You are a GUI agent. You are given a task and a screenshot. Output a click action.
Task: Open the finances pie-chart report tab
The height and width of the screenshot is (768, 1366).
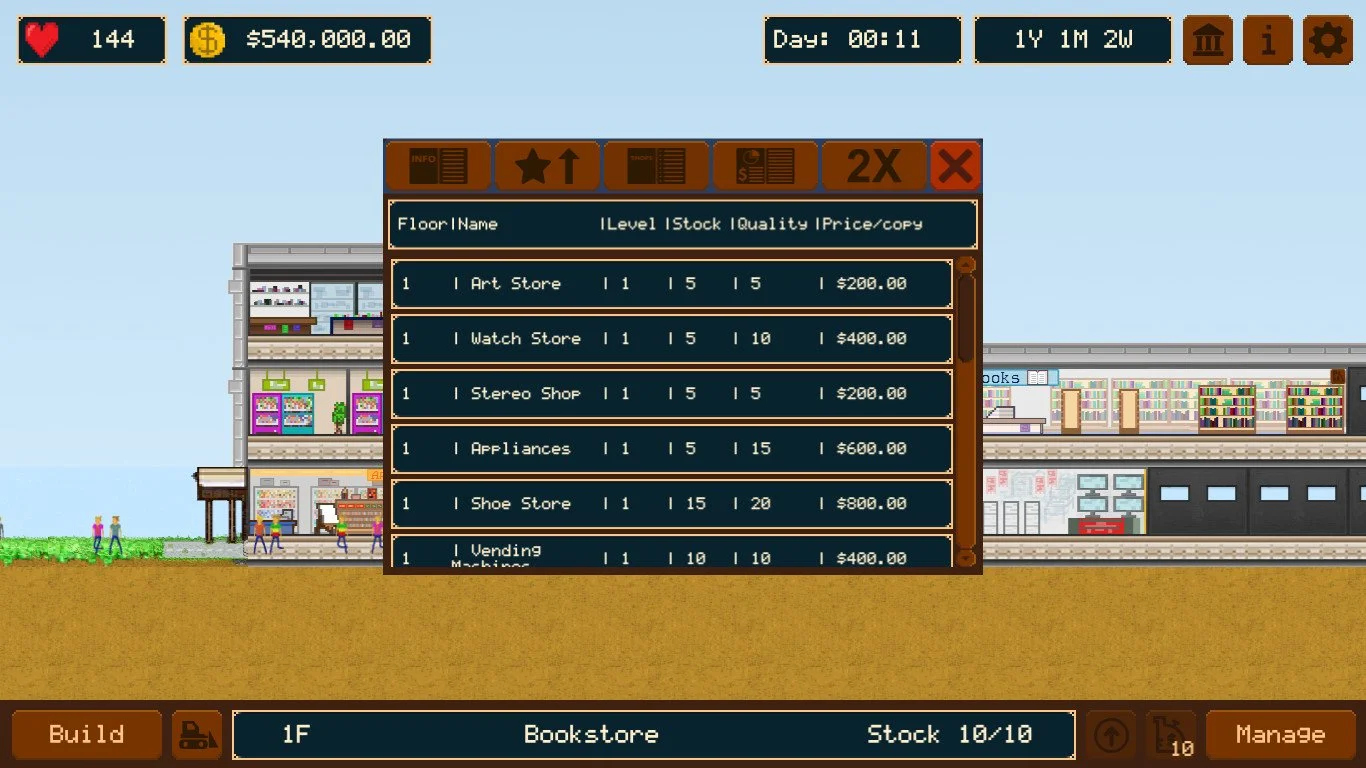(x=764, y=165)
